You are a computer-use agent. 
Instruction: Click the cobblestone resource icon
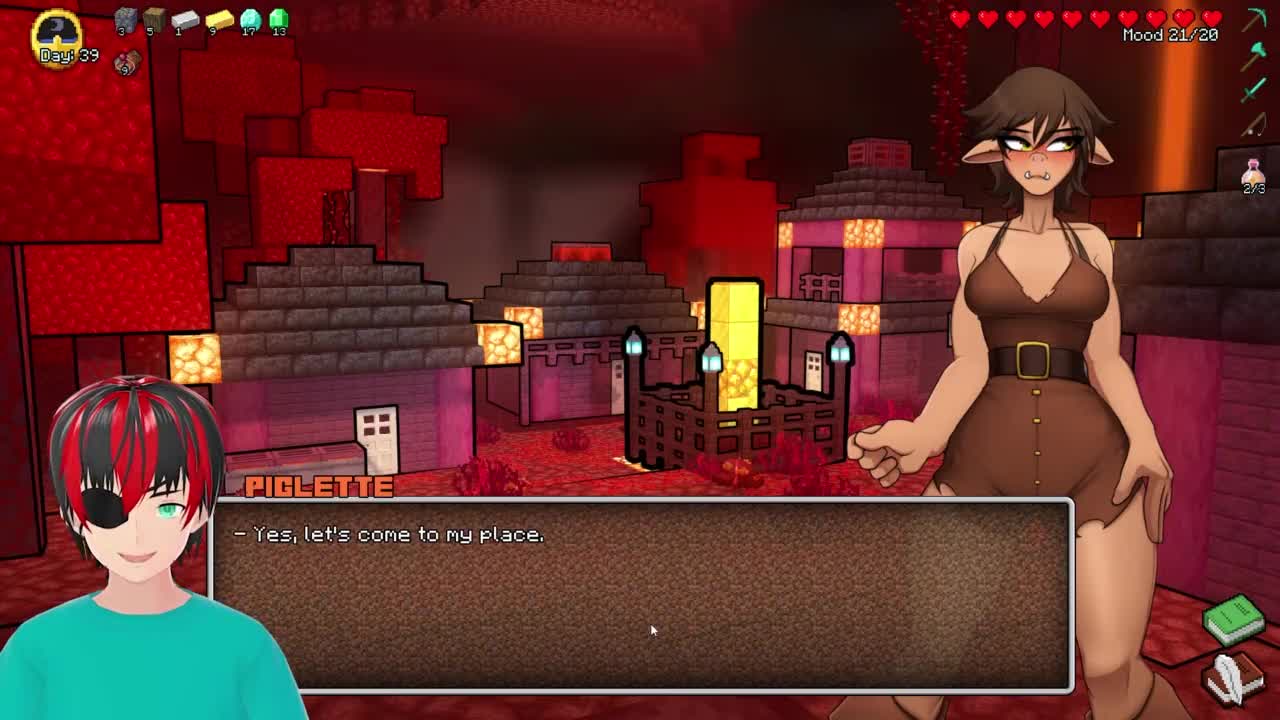coord(125,19)
